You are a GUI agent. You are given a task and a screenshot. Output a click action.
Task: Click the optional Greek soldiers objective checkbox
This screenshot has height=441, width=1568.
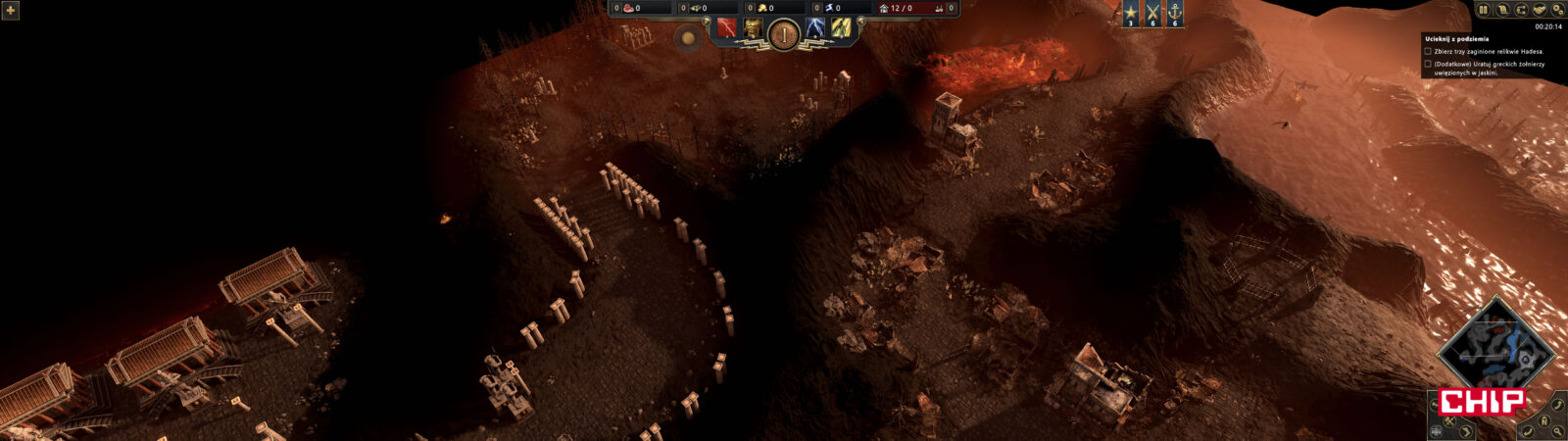pos(1428,64)
